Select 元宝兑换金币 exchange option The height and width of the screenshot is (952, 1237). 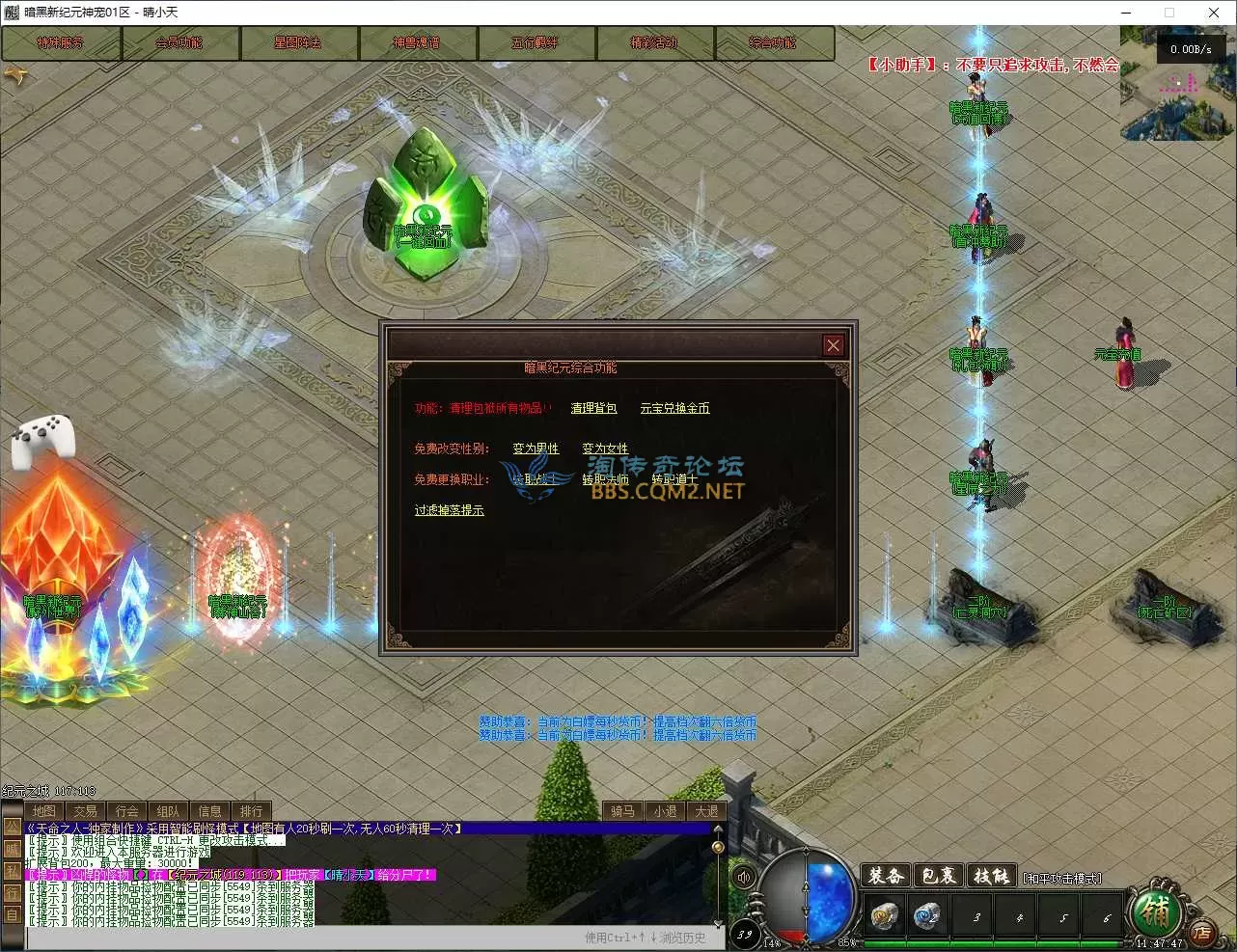pyautogui.click(x=674, y=408)
